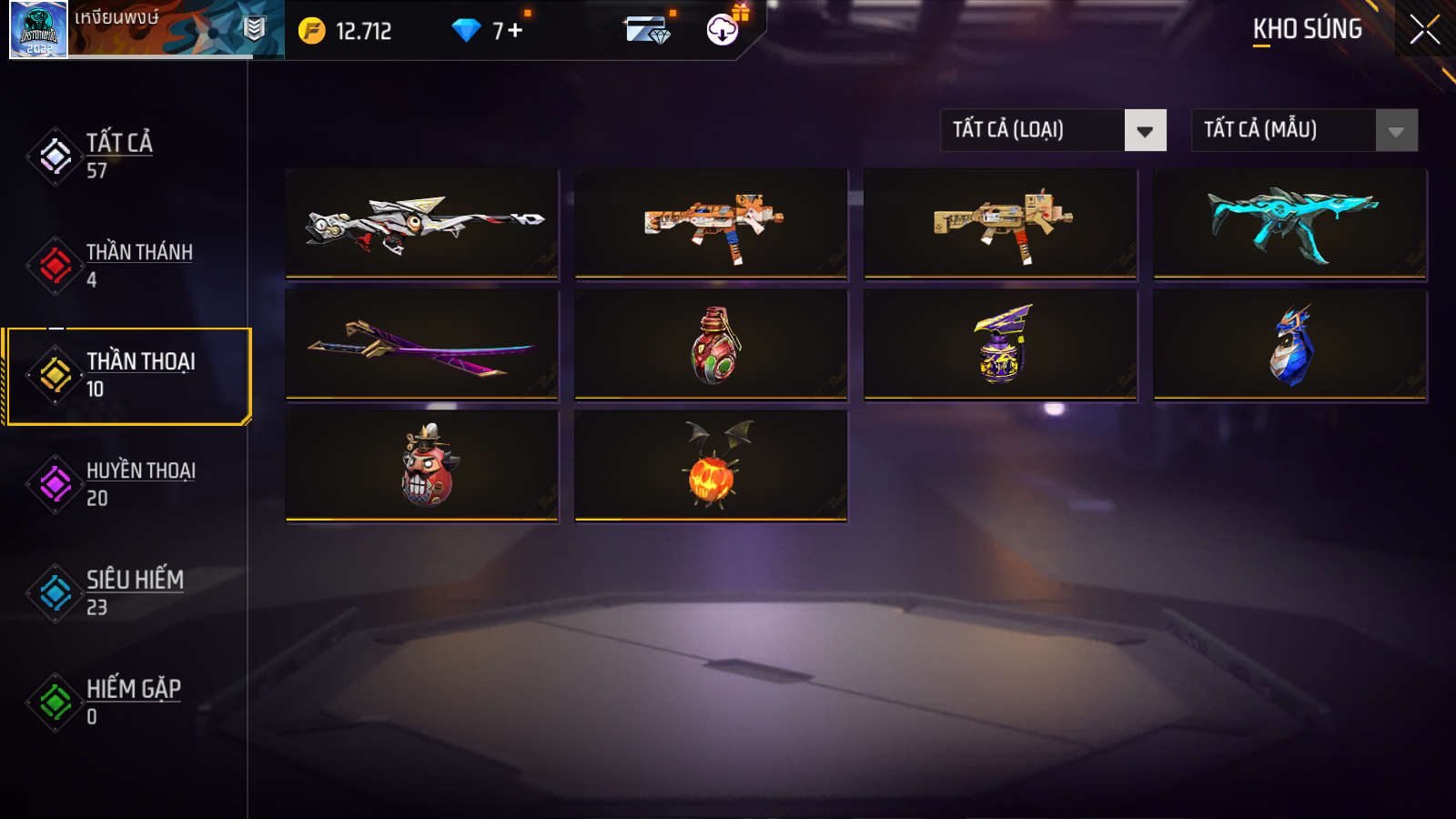Pick the glowing cyan gun skin
The height and width of the screenshot is (819, 1456).
coord(1290,223)
